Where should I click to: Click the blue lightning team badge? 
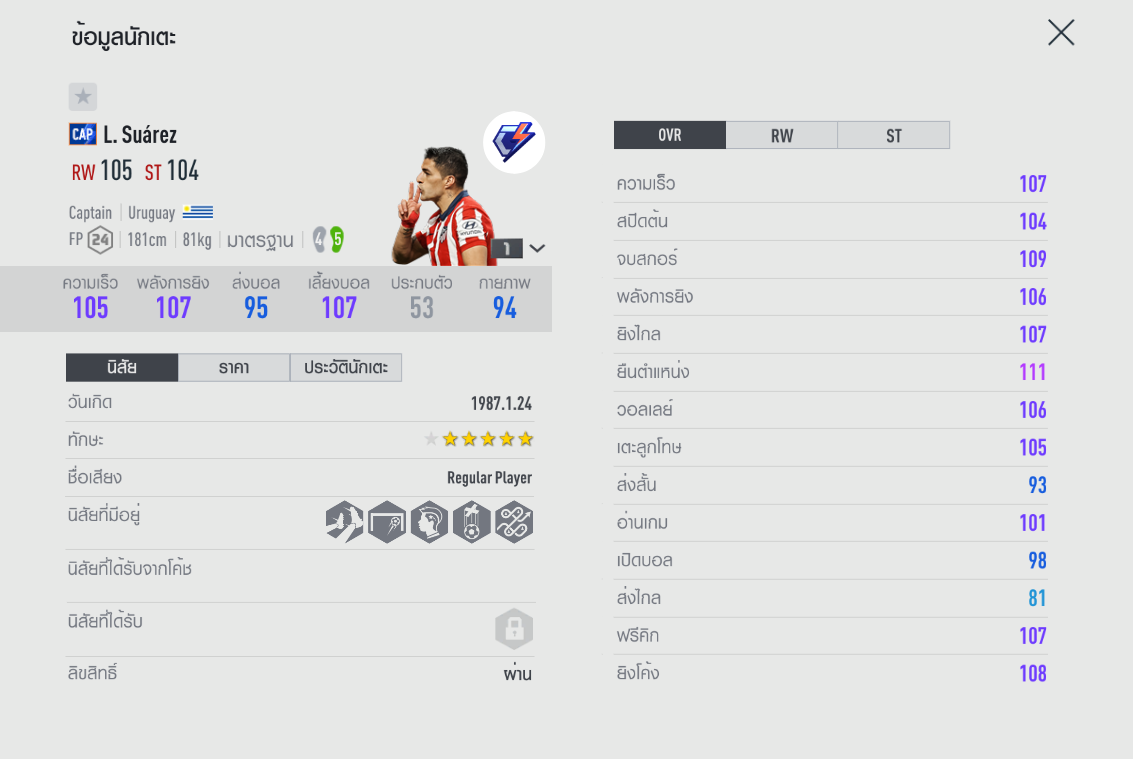(514, 142)
